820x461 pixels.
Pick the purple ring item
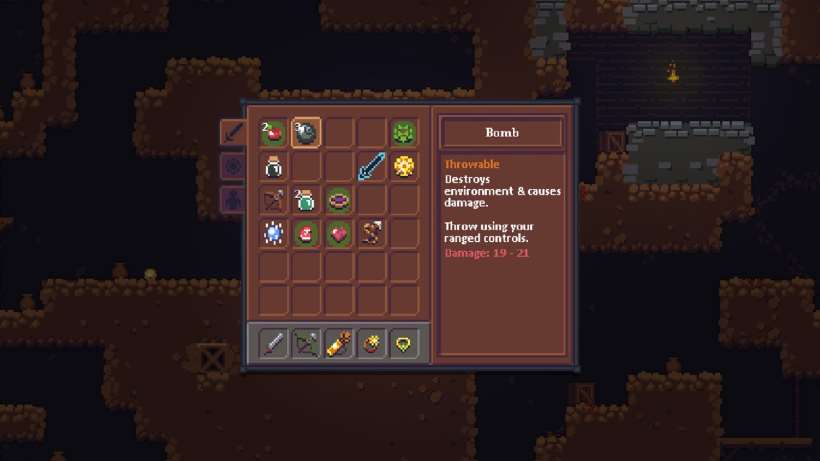click(339, 200)
